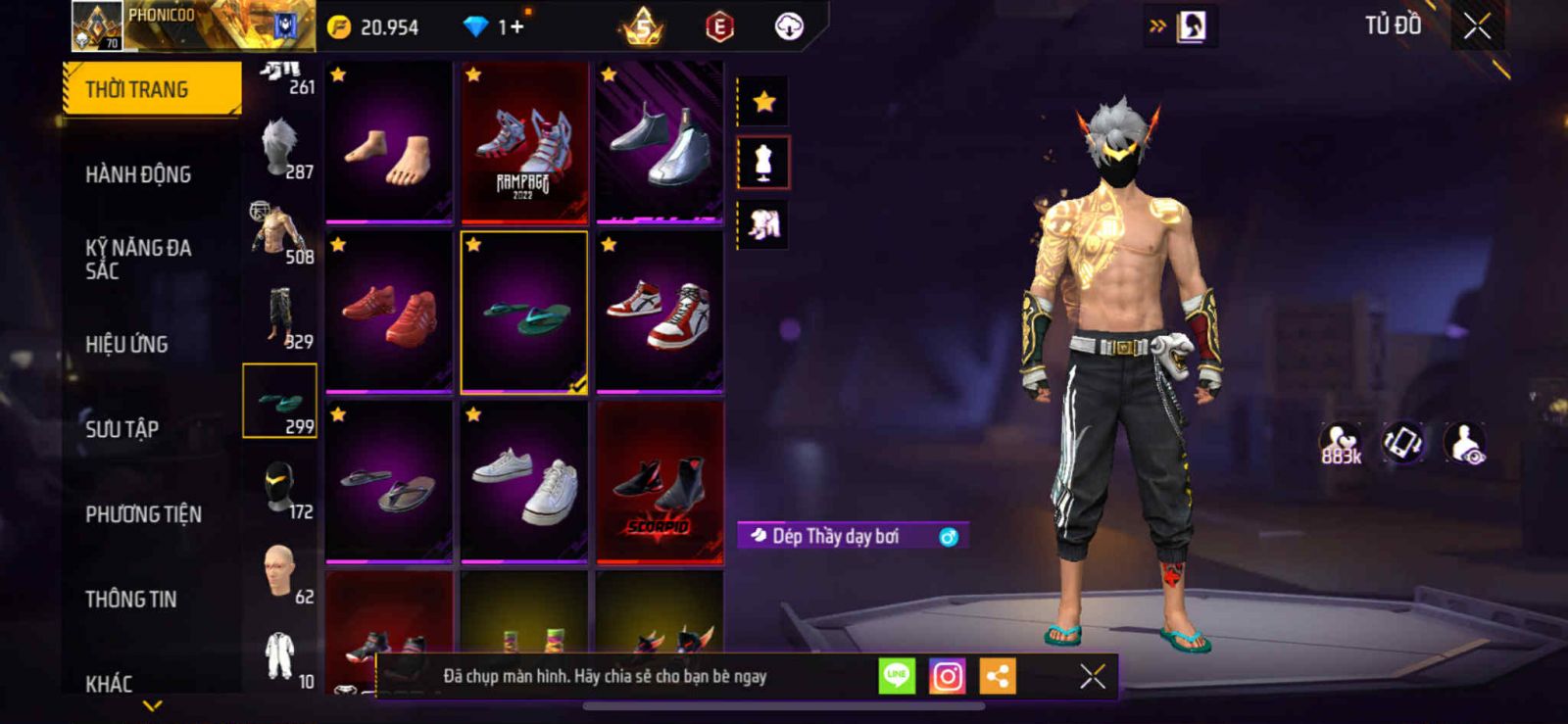This screenshot has height=724, width=1568.
Task: Select the plain white sneakers
Action: tap(524, 482)
